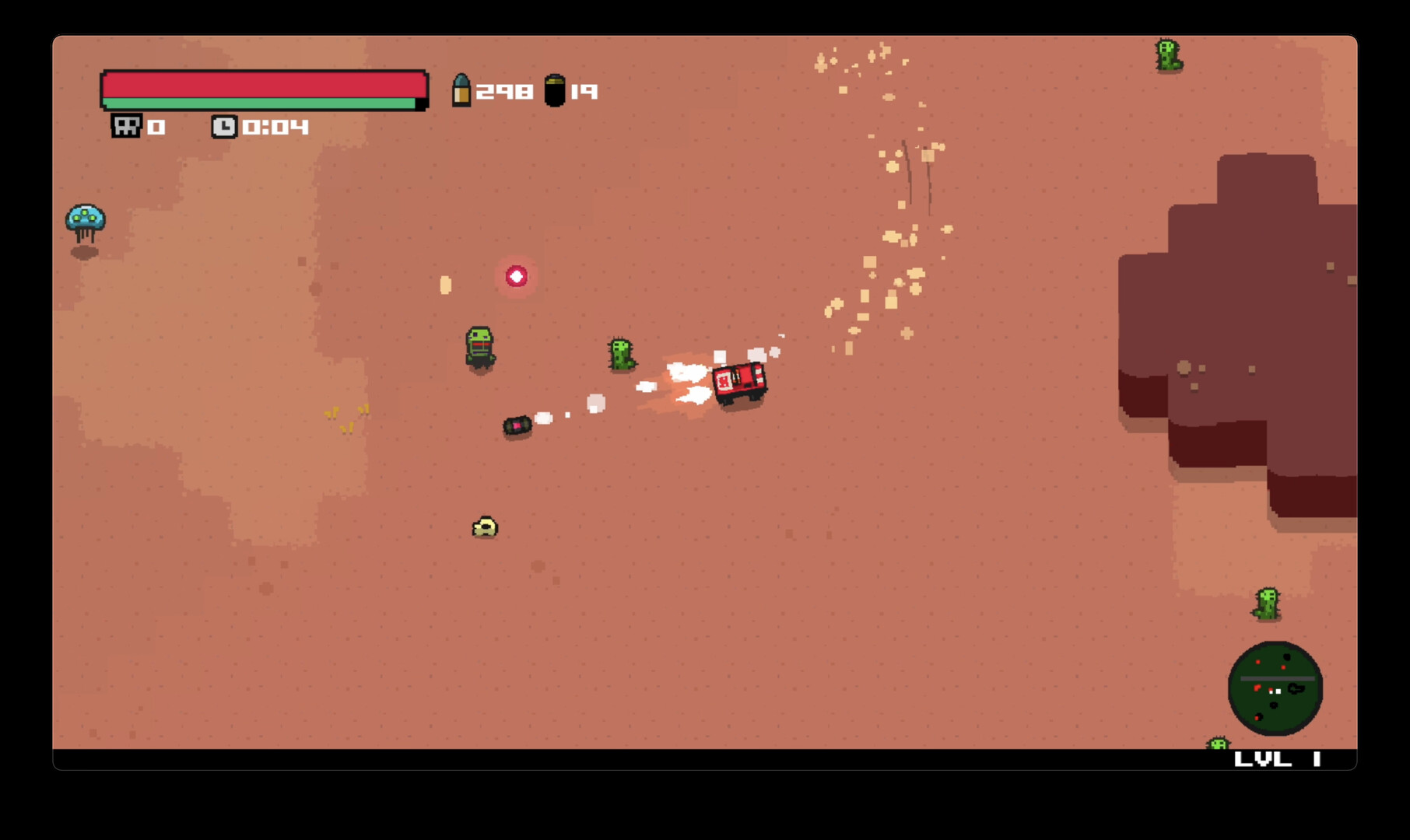This screenshot has height=840, width=1410.
Task: Click the bullet ammo icon in the HUD
Action: click(x=462, y=91)
